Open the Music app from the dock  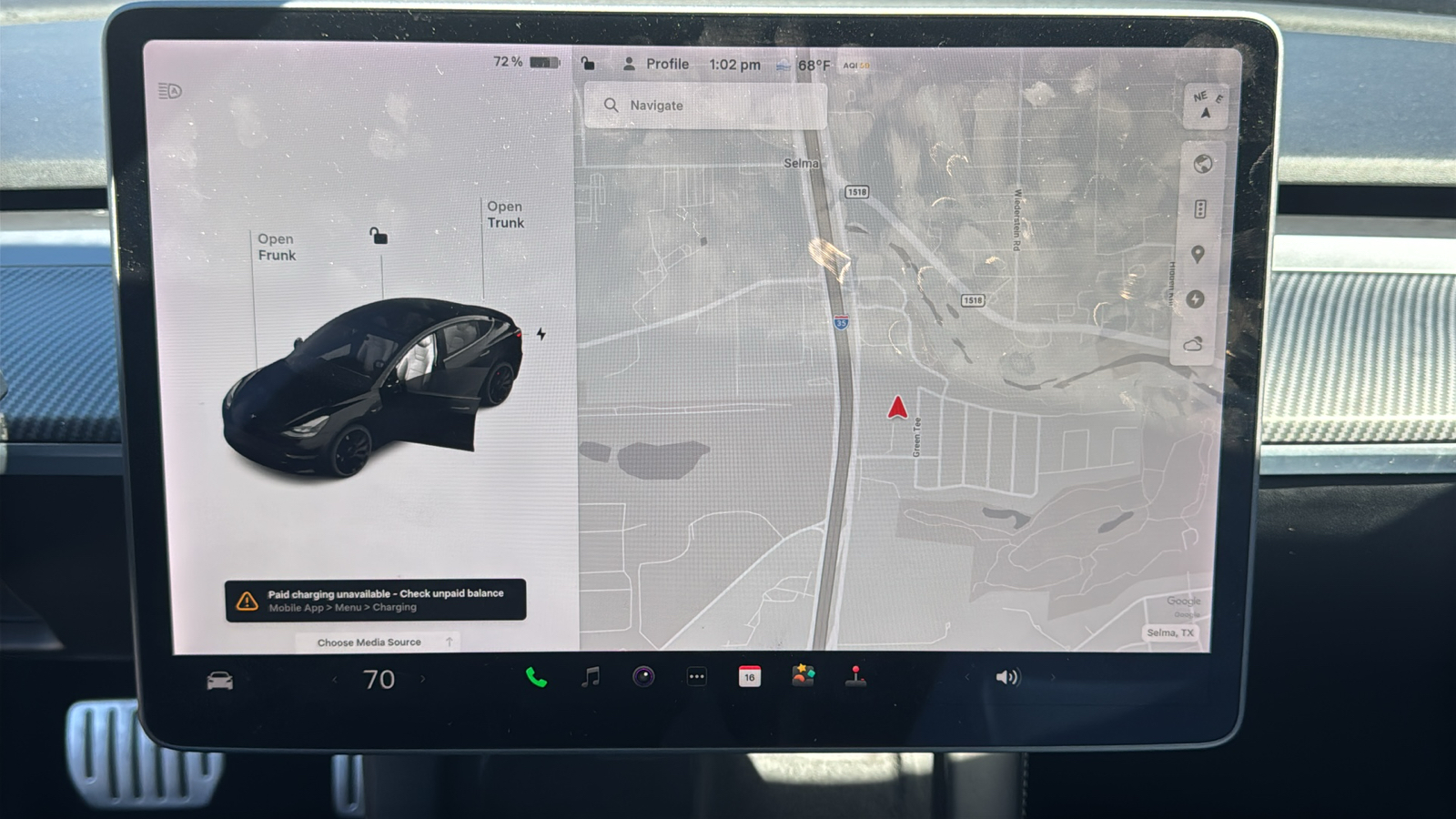(x=590, y=677)
